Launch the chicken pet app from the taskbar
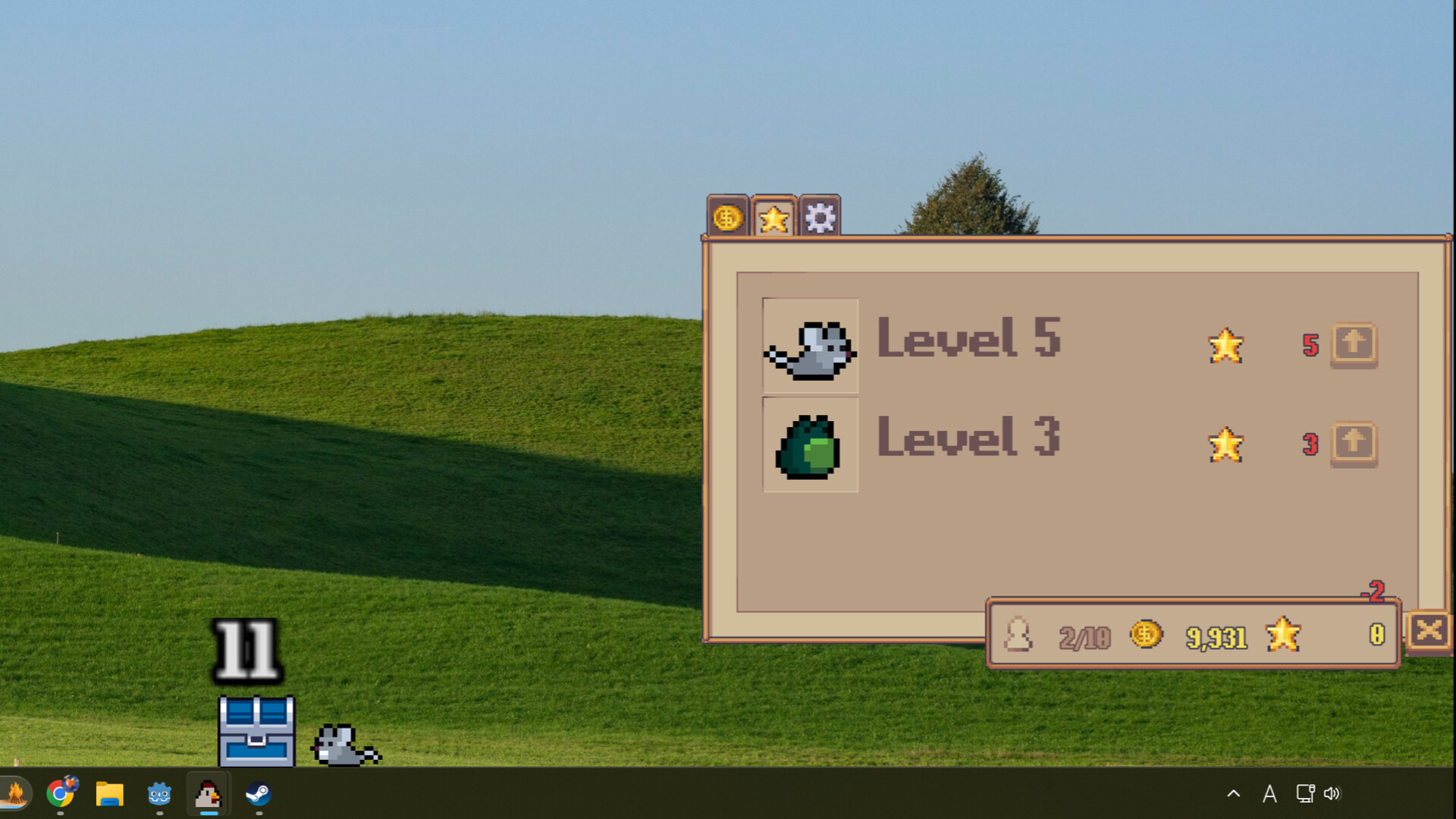Viewport: 1456px width, 819px height. pos(207,794)
